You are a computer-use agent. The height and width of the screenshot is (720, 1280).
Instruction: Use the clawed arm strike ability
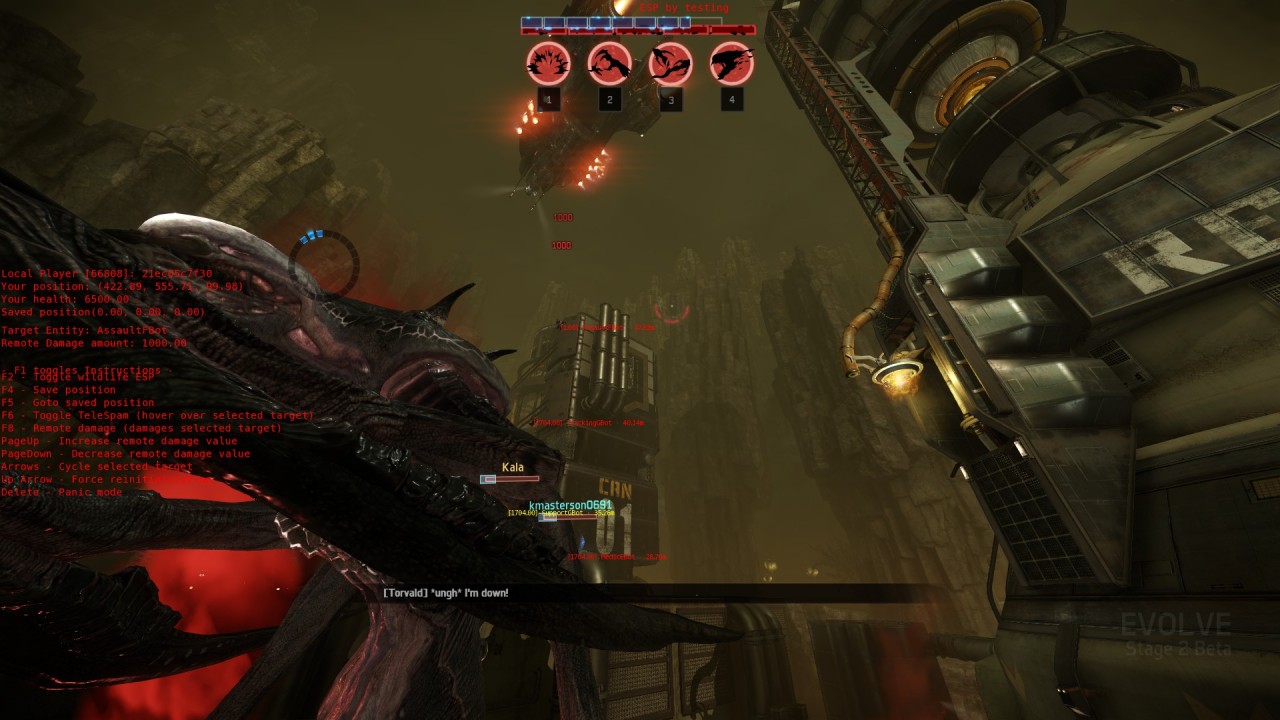[x=609, y=63]
